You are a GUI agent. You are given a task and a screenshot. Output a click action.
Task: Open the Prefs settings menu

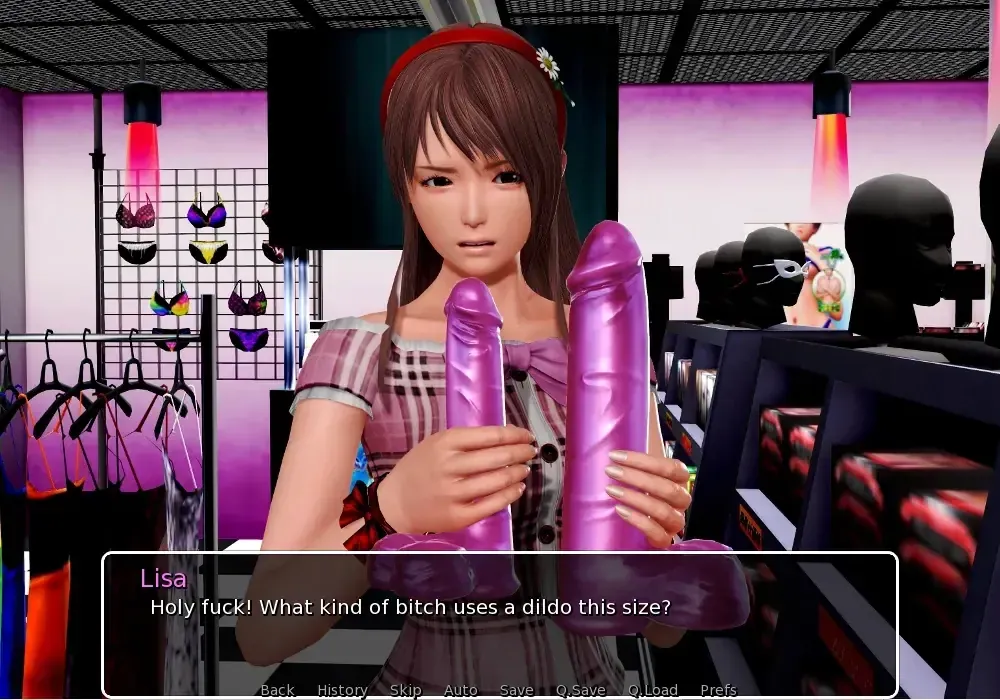(718, 690)
